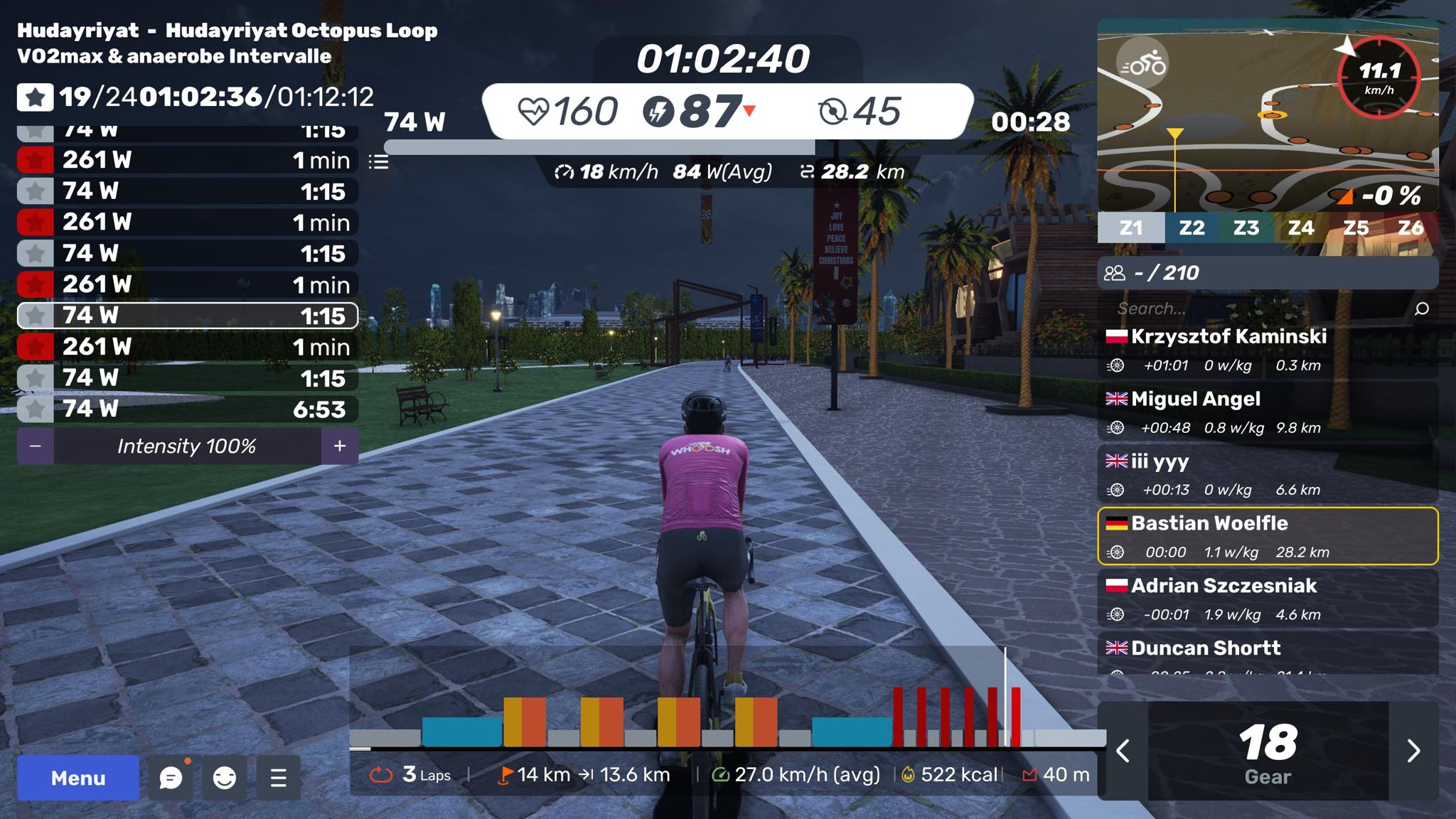Increase workout intensity with the plus button

tap(340, 446)
